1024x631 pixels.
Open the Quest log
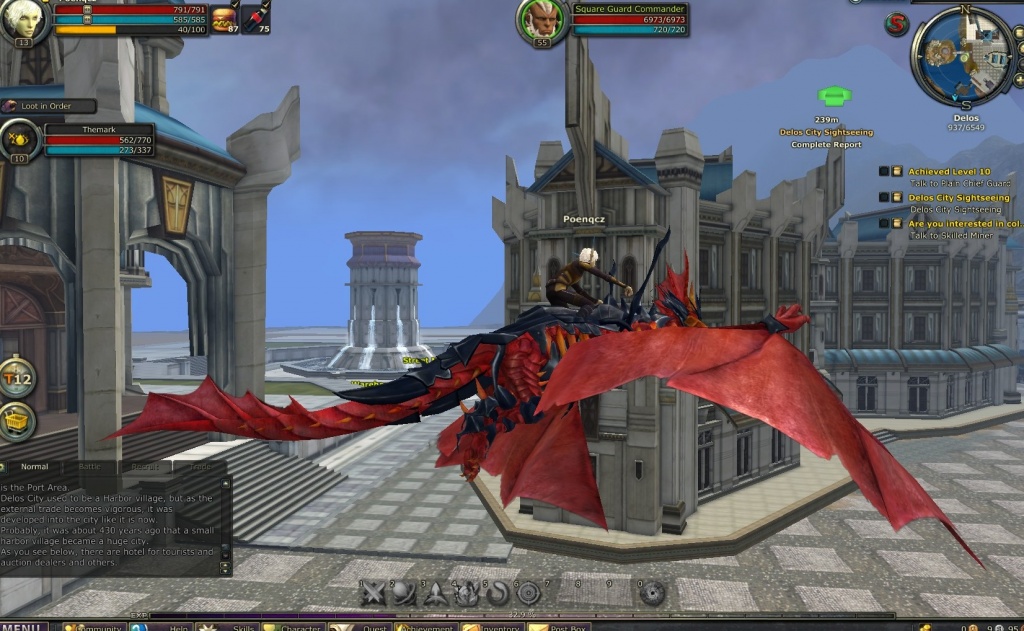pyautogui.click(x=360, y=627)
